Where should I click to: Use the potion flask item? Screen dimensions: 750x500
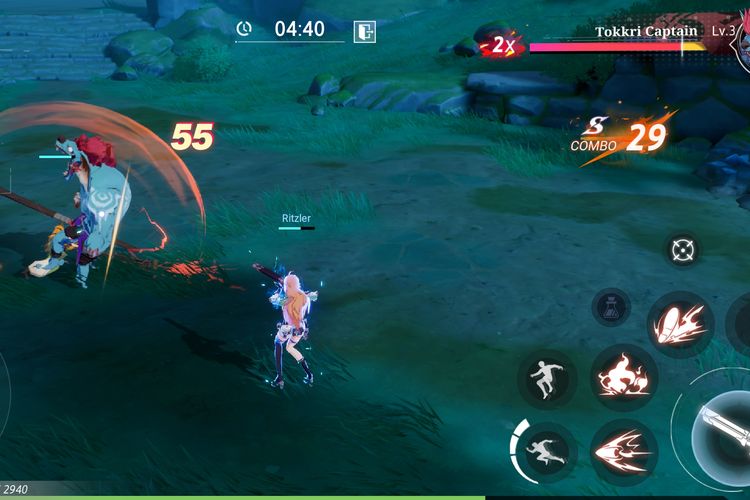point(610,307)
